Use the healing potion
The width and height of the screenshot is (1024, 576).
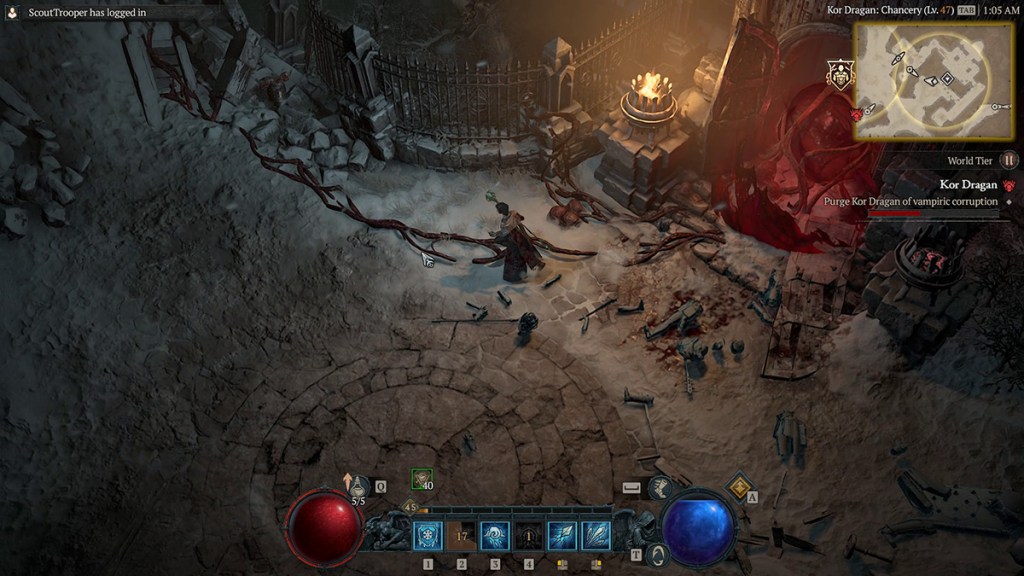(358, 486)
